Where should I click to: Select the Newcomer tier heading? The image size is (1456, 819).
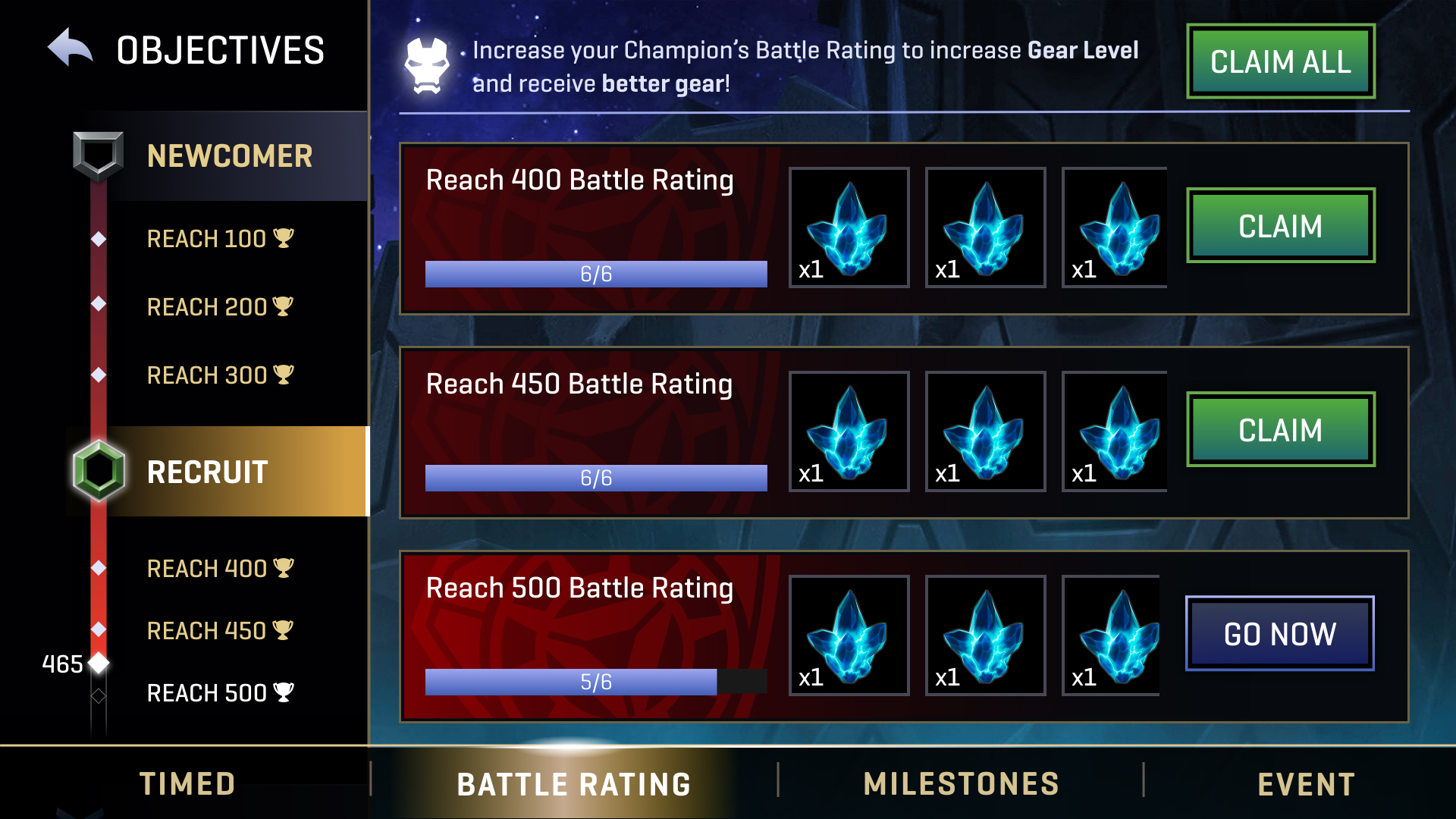(x=229, y=156)
